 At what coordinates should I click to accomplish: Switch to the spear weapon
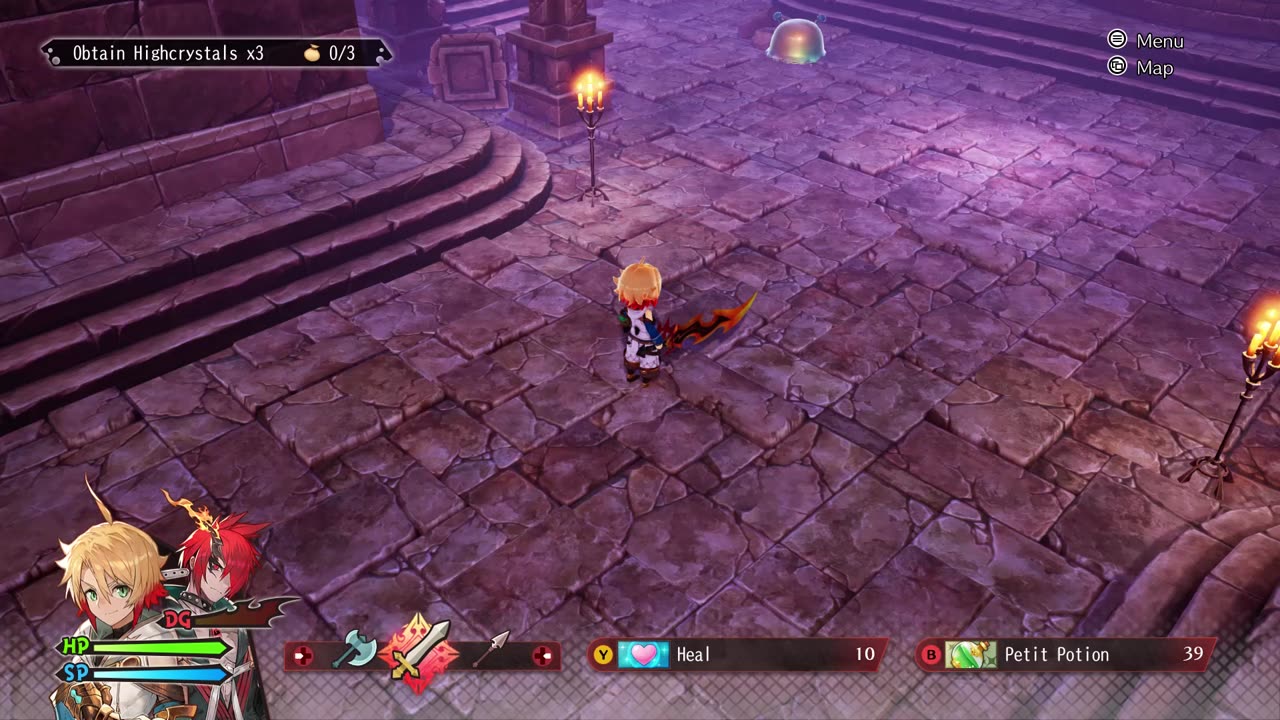click(x=489, y=650)
